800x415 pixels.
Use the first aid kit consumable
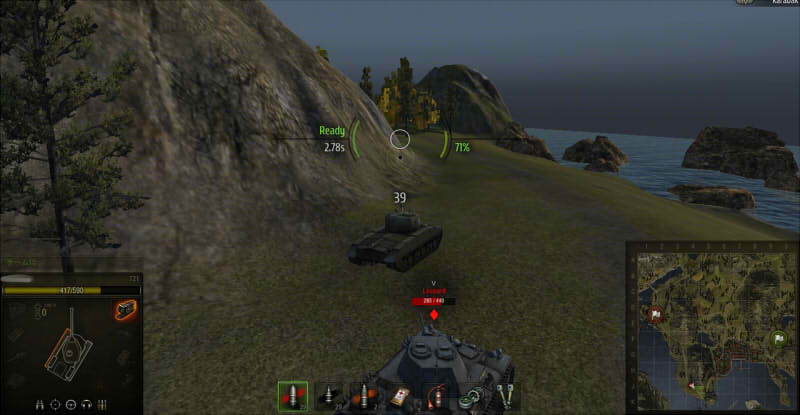[400, 397]
